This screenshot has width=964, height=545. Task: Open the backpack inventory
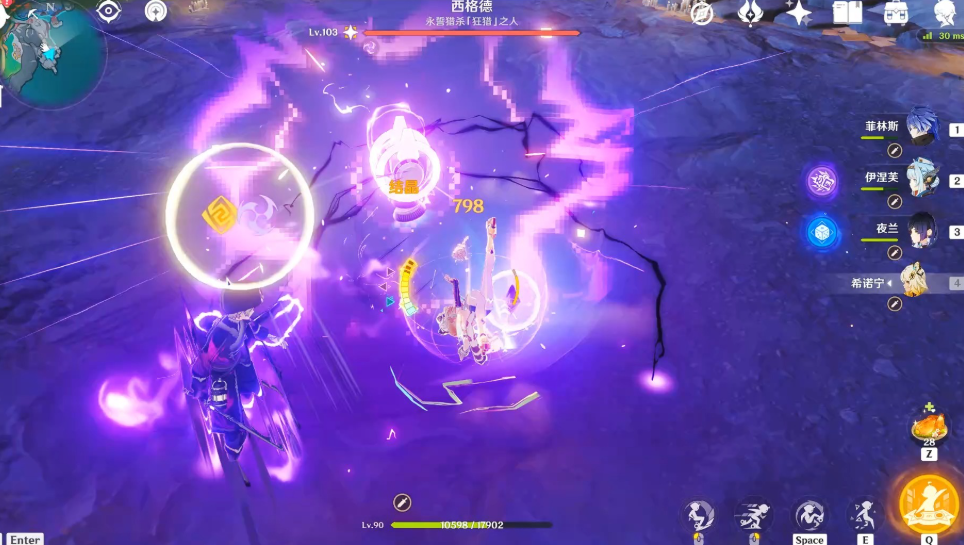[x=894, y=13]
